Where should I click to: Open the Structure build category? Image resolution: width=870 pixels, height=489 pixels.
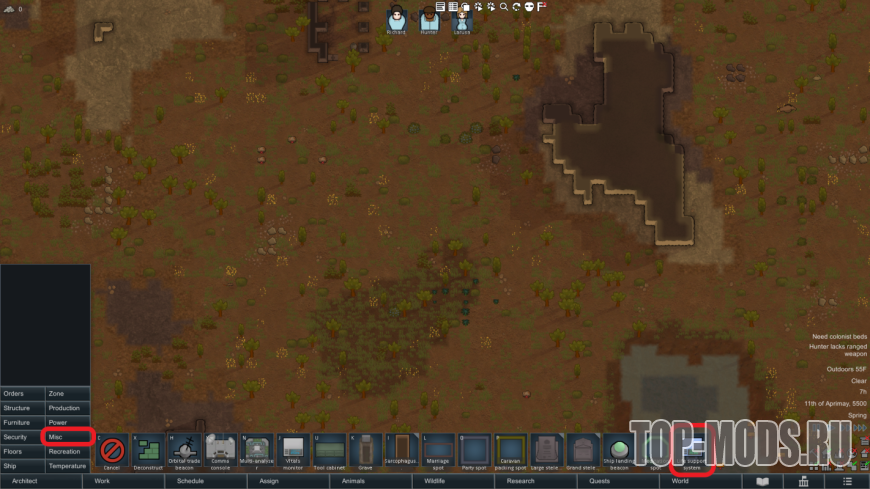click(x=22, y=408)
